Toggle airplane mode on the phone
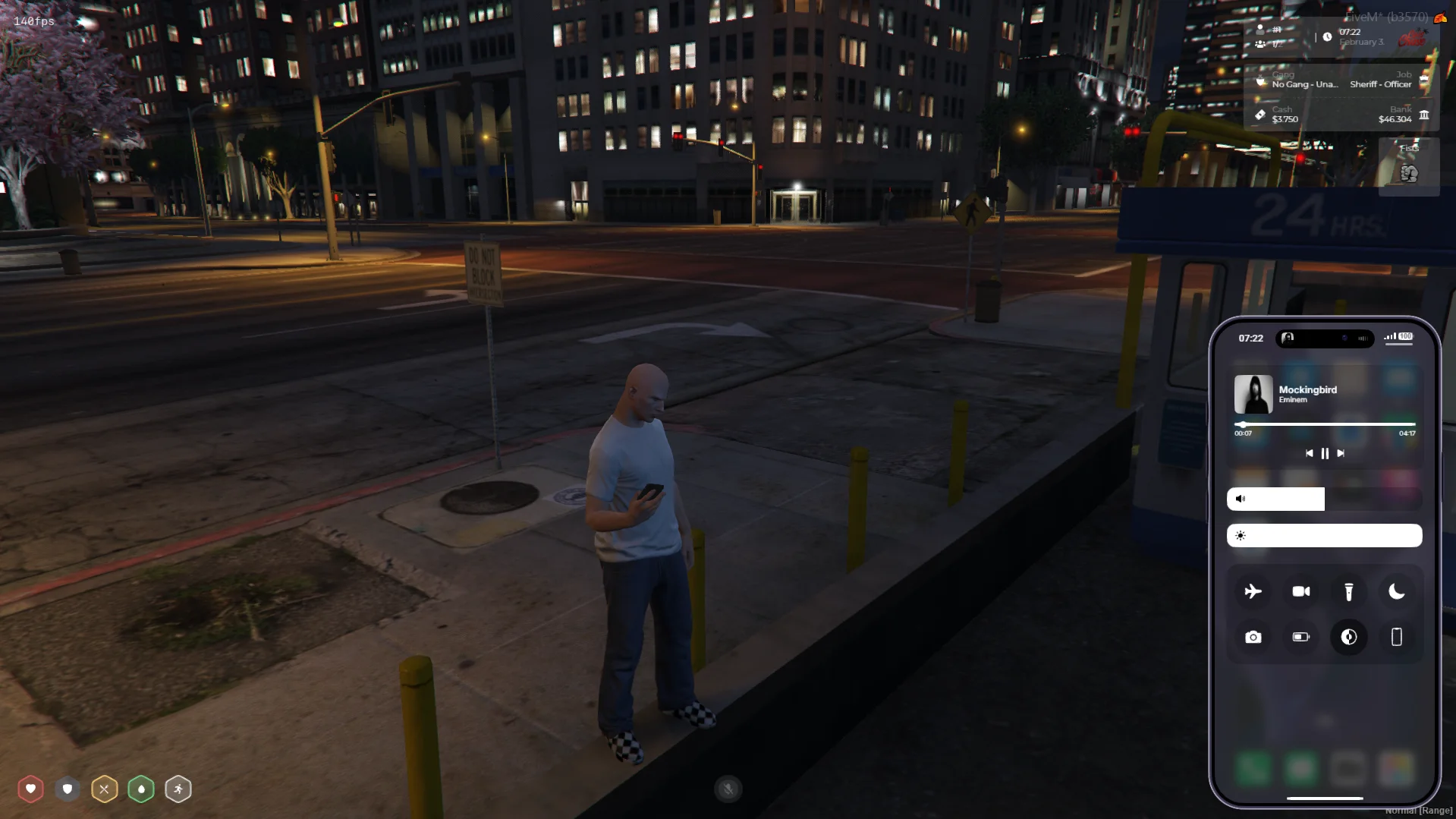This screenshot has width=1456, height=819. click(1253, 591)
